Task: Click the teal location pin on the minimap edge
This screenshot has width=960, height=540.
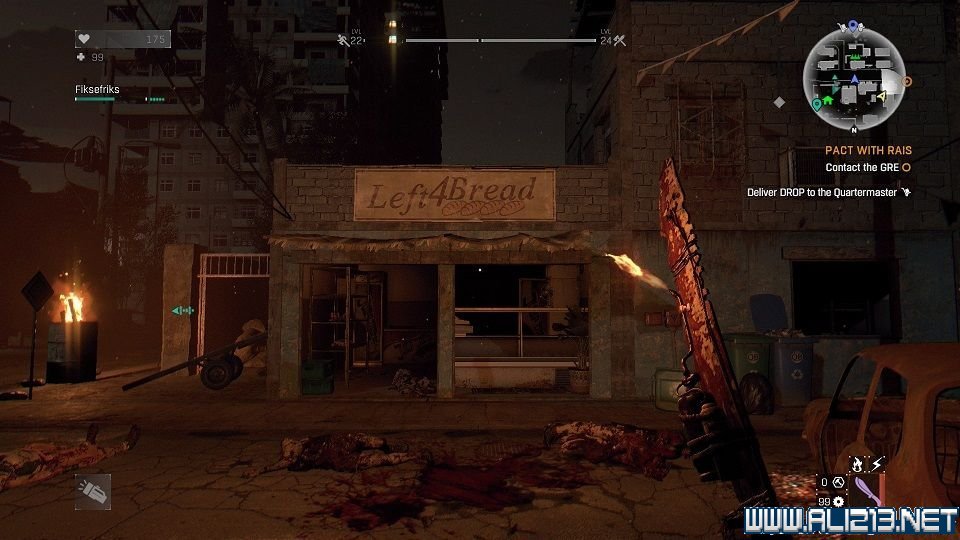Action: coord(817,102)
